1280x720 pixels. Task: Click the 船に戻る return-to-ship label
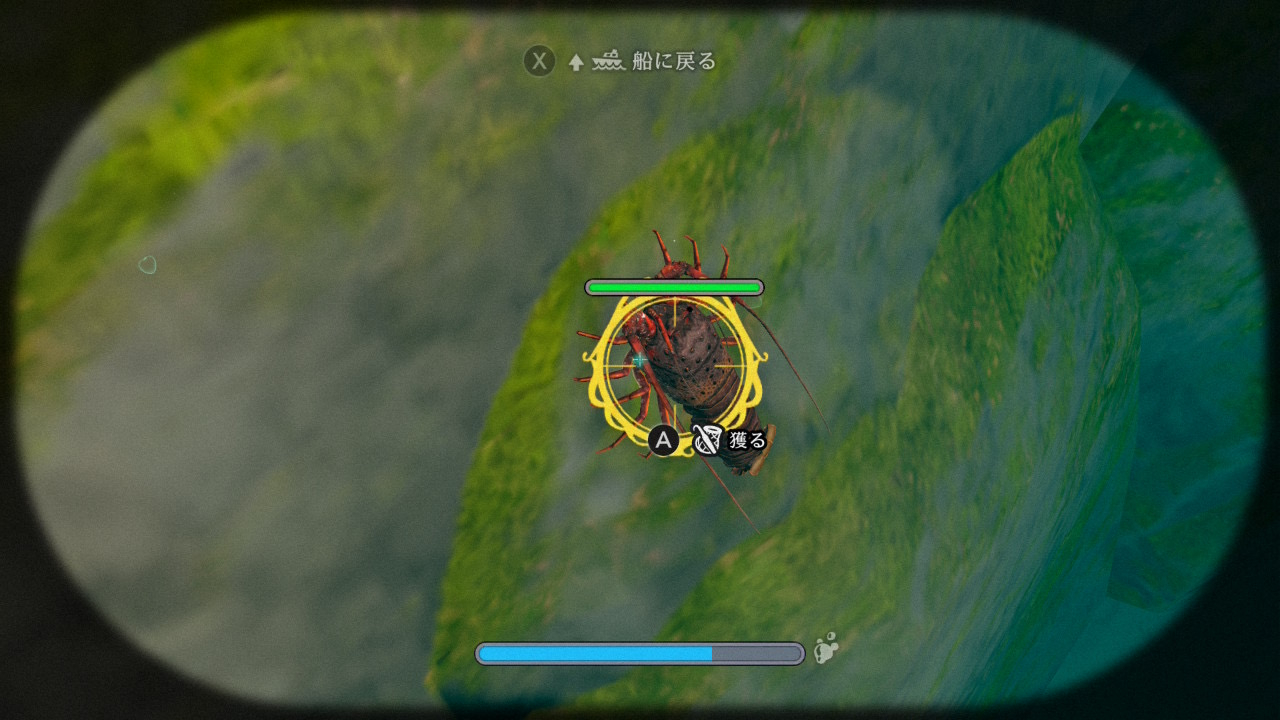pos(673,62)
